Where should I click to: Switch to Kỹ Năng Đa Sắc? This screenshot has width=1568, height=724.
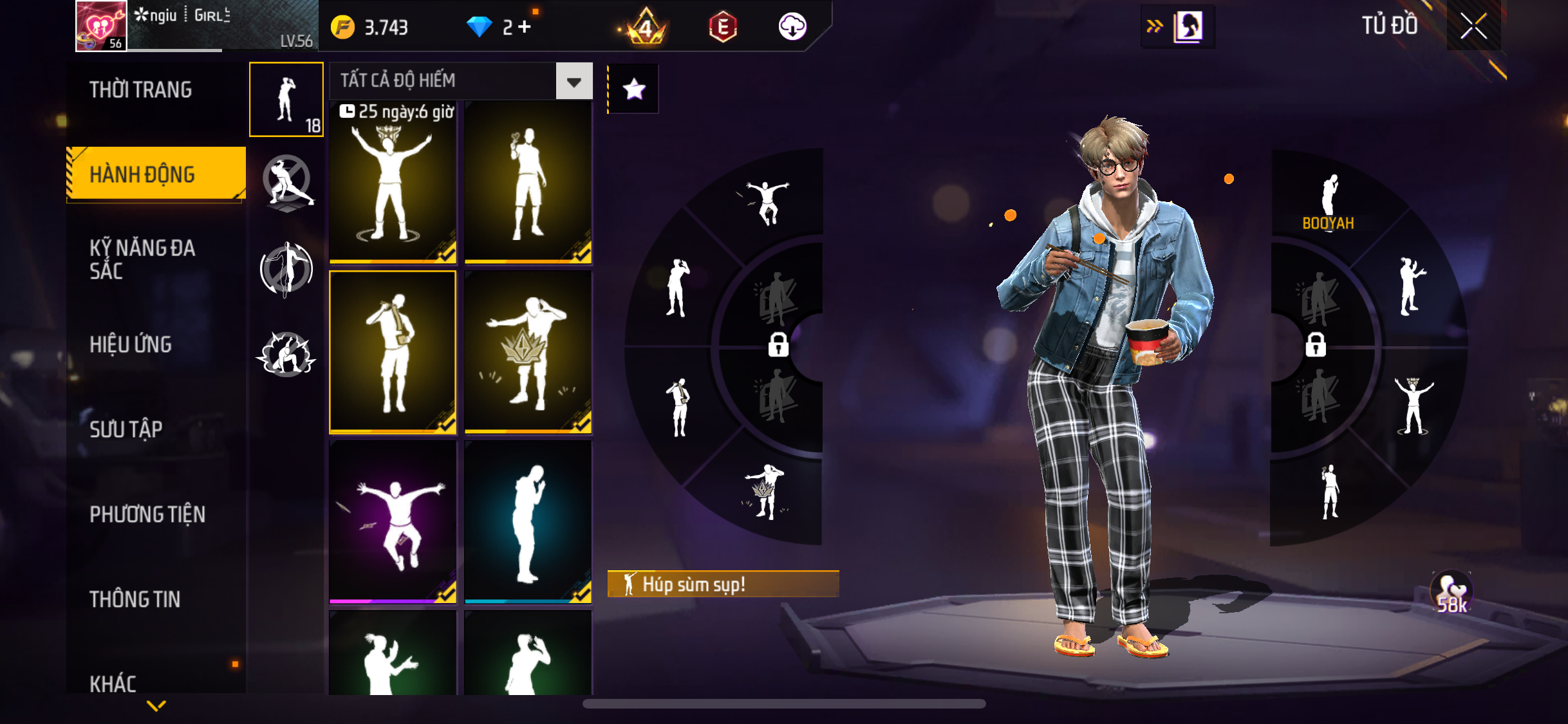click(142, 259)
